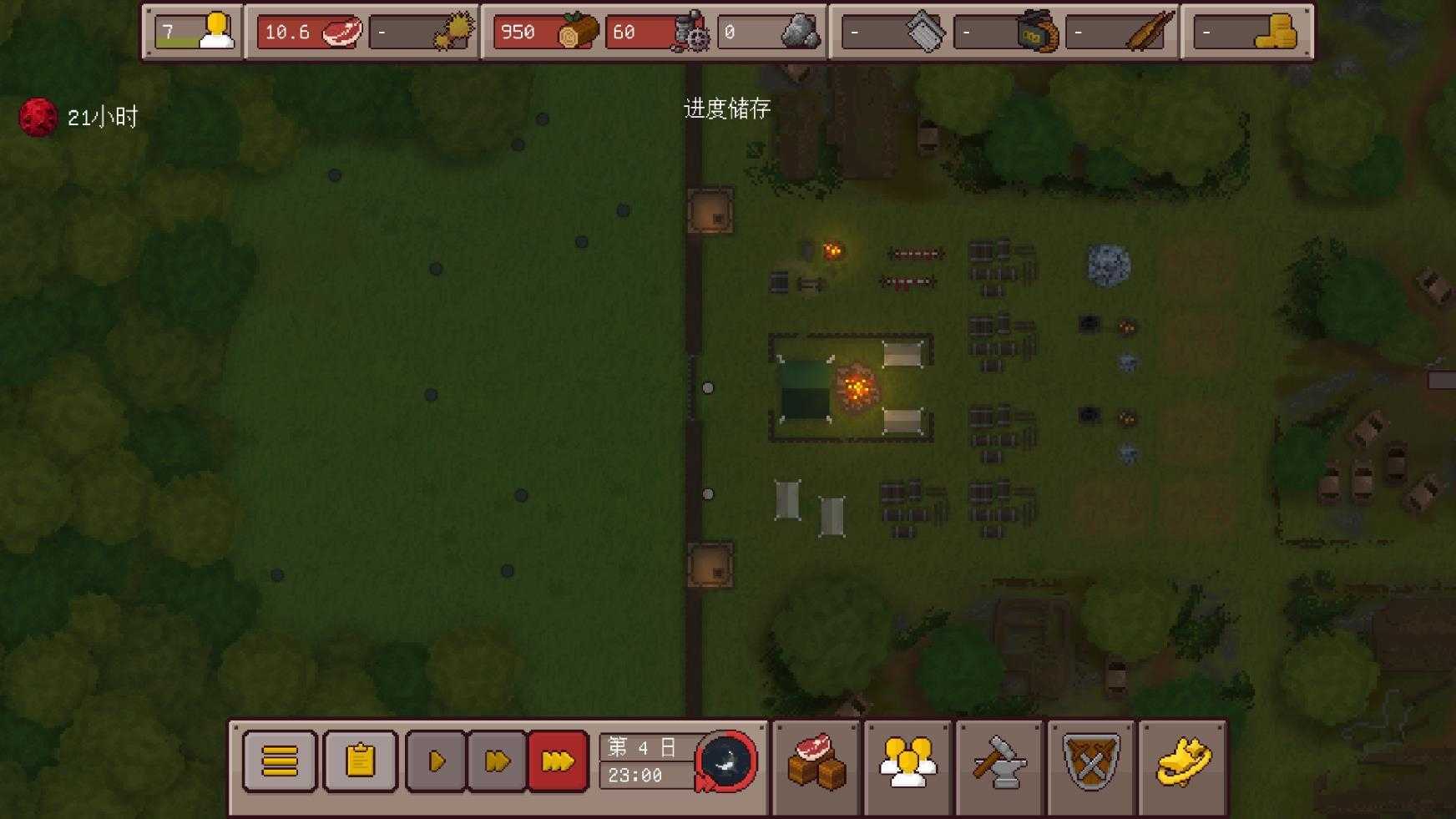
Task: Click the red blood moon raid countdown icon
Action: click(38, 118)
